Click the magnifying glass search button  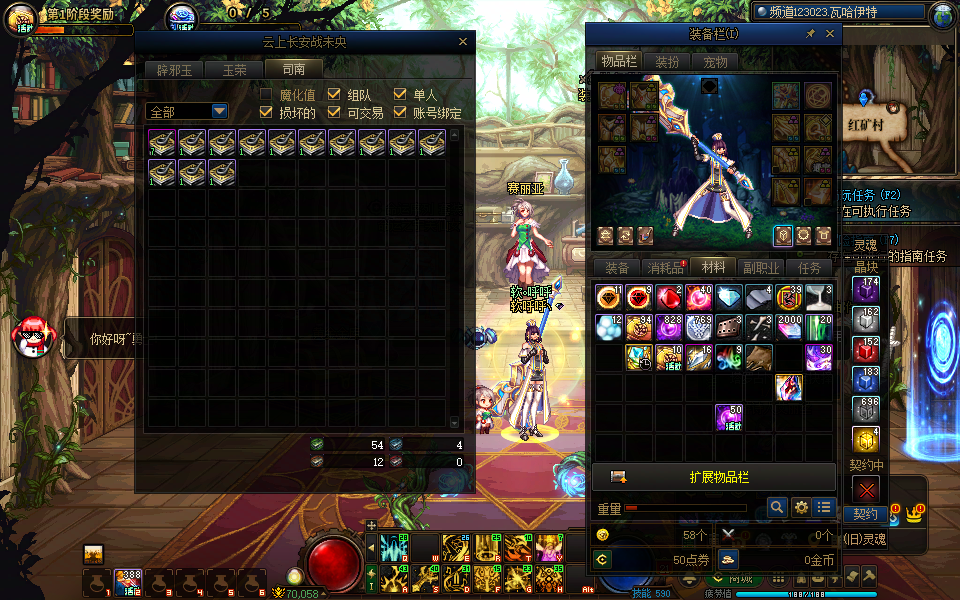(x=777, y=508)
